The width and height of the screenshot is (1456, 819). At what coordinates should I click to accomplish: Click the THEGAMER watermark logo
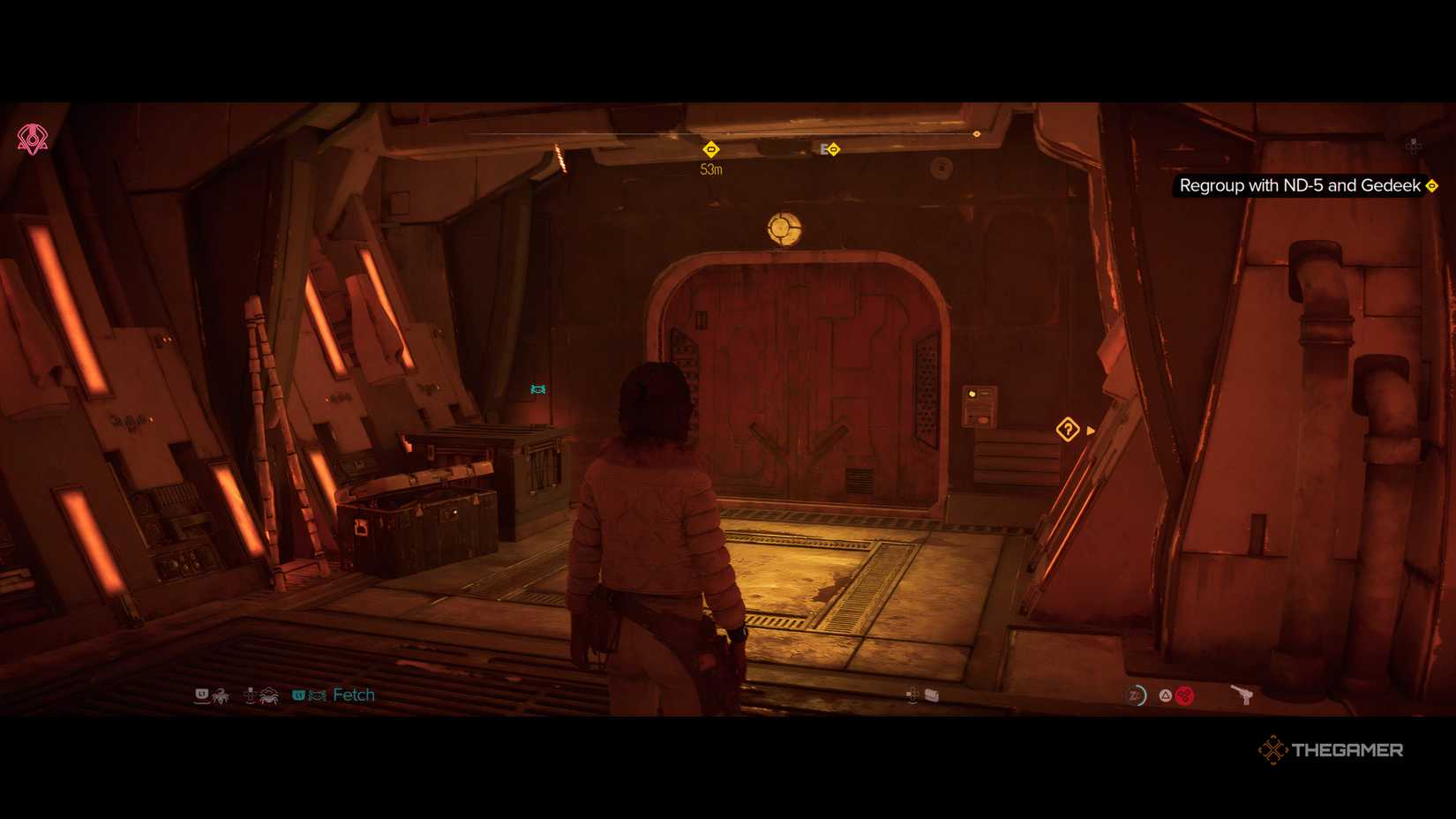(1332, 749)
